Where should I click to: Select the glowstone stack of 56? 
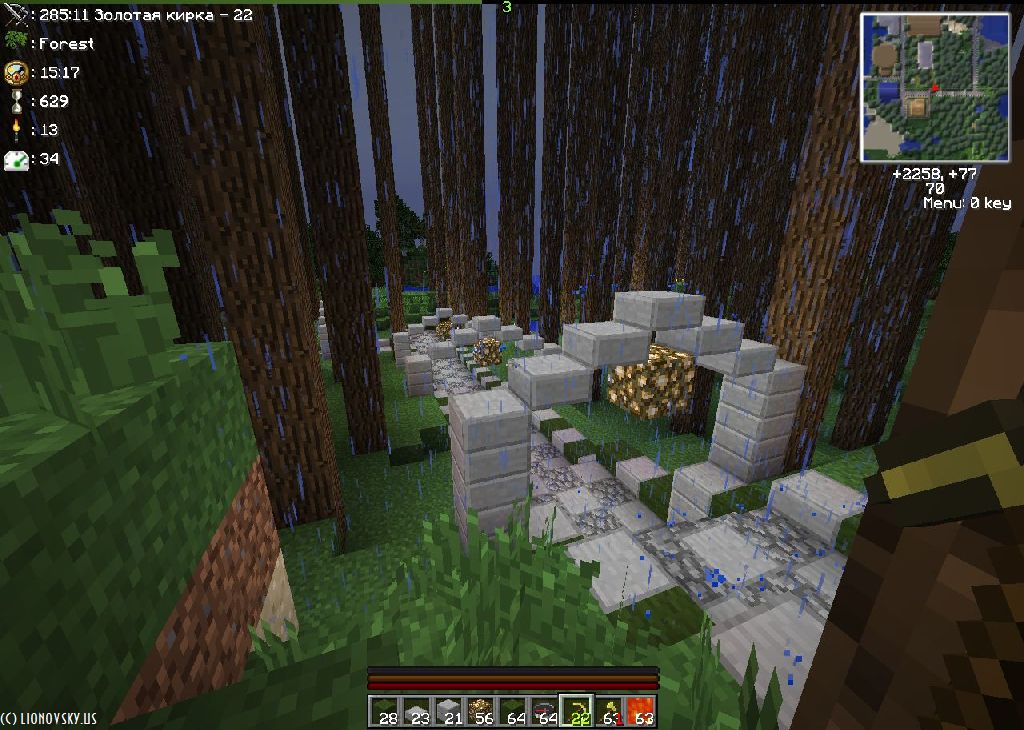point(481,711)
